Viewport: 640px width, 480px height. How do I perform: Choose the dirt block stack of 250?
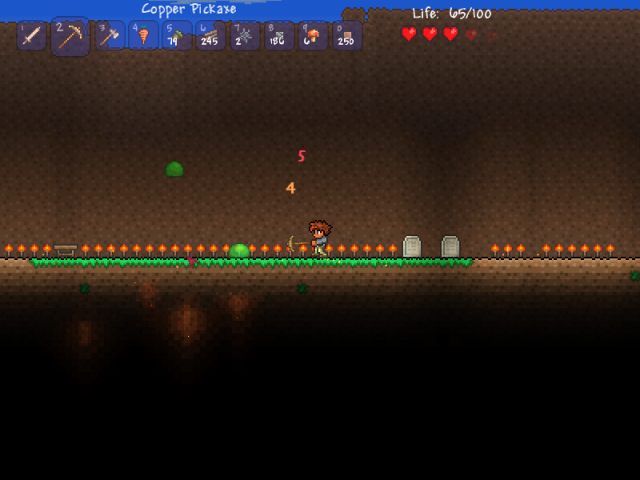tap(347, 36)
